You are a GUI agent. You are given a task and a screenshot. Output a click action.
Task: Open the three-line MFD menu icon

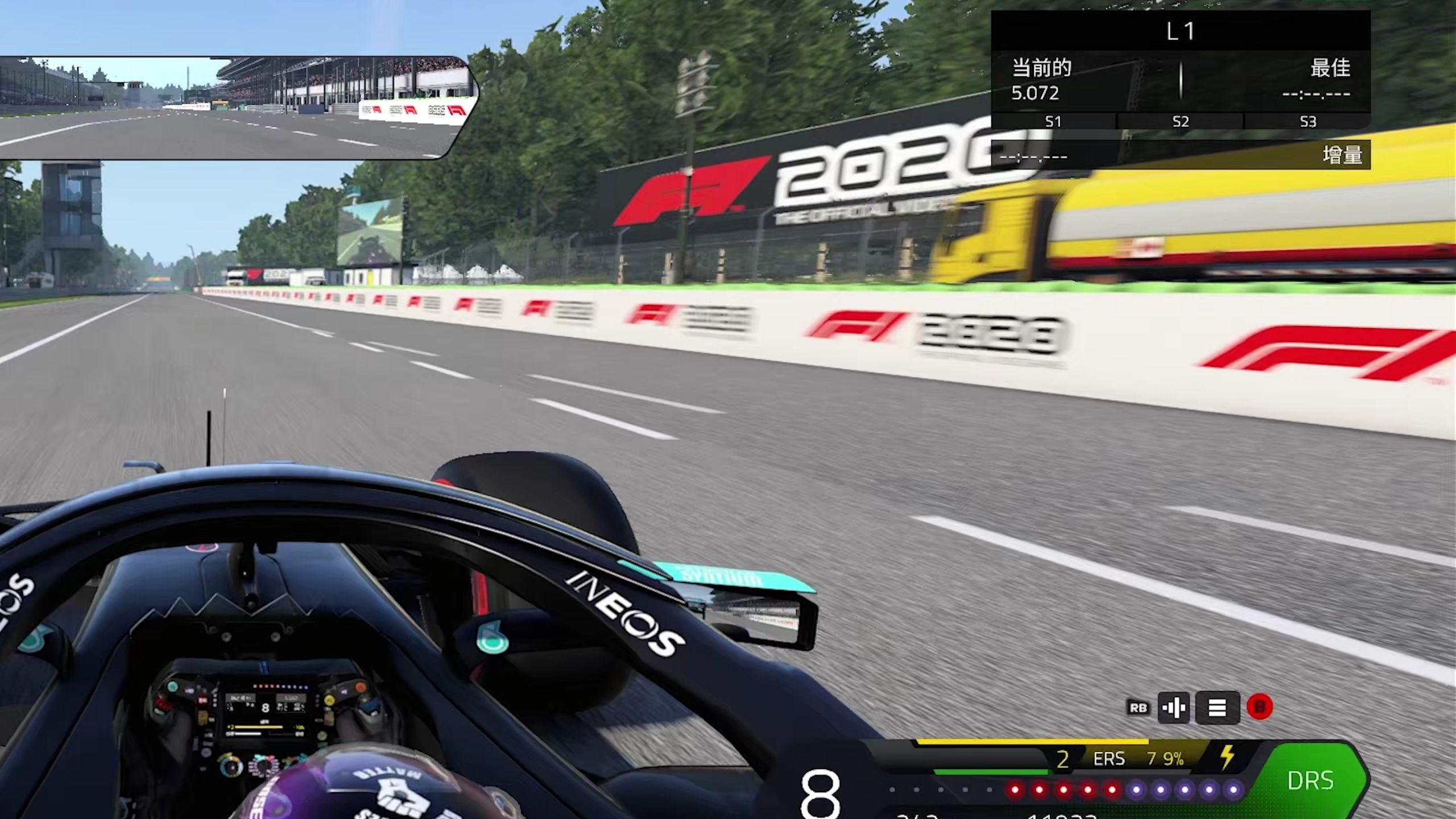point(1217,708)
